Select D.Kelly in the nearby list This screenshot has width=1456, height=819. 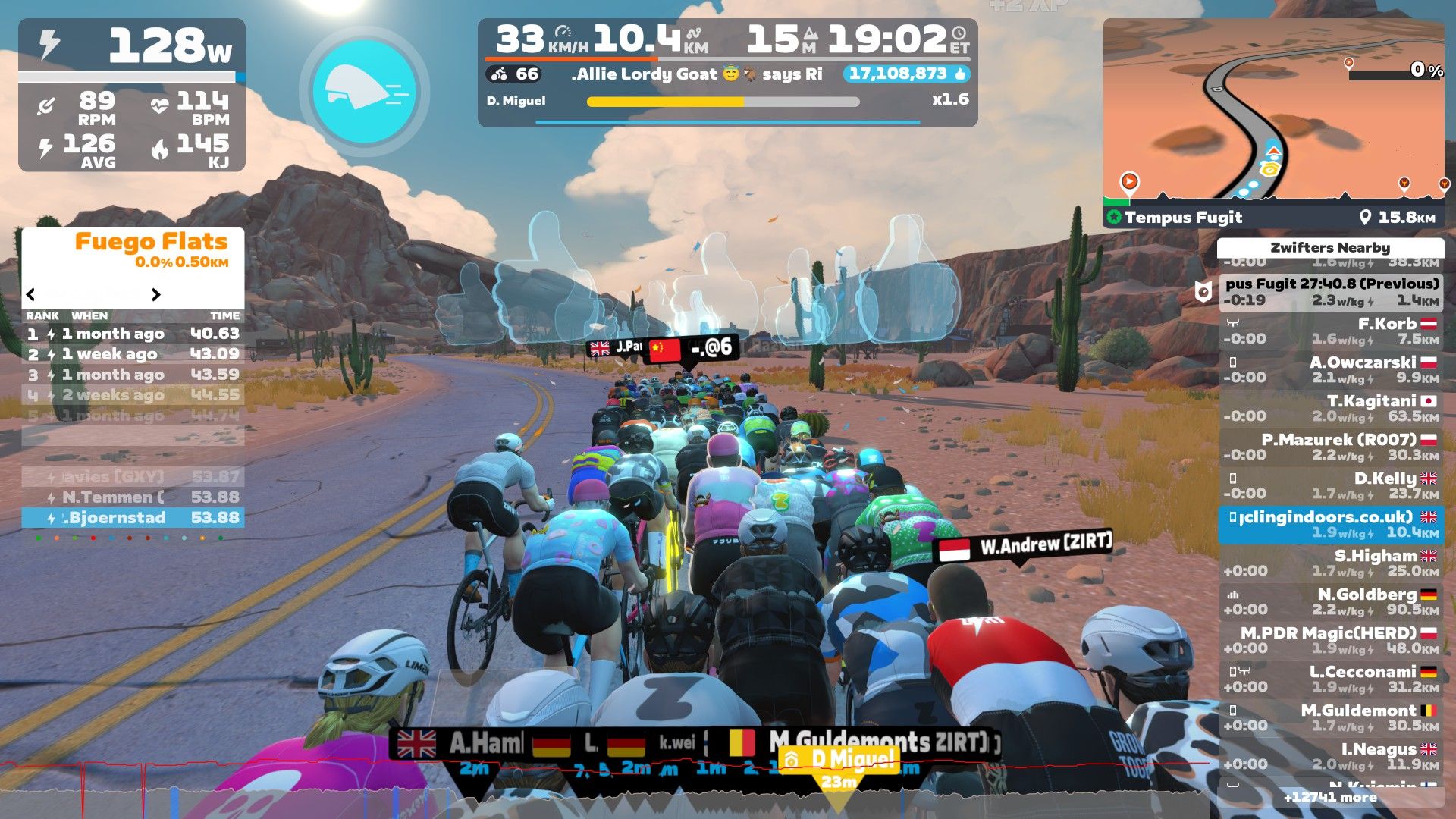(x=1331, y=485)
